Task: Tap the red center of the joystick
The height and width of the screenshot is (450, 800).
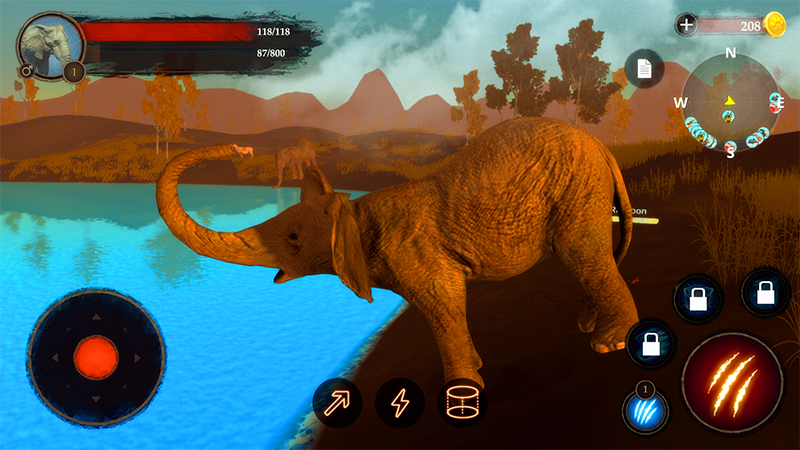Action: (x=96, y=356)
